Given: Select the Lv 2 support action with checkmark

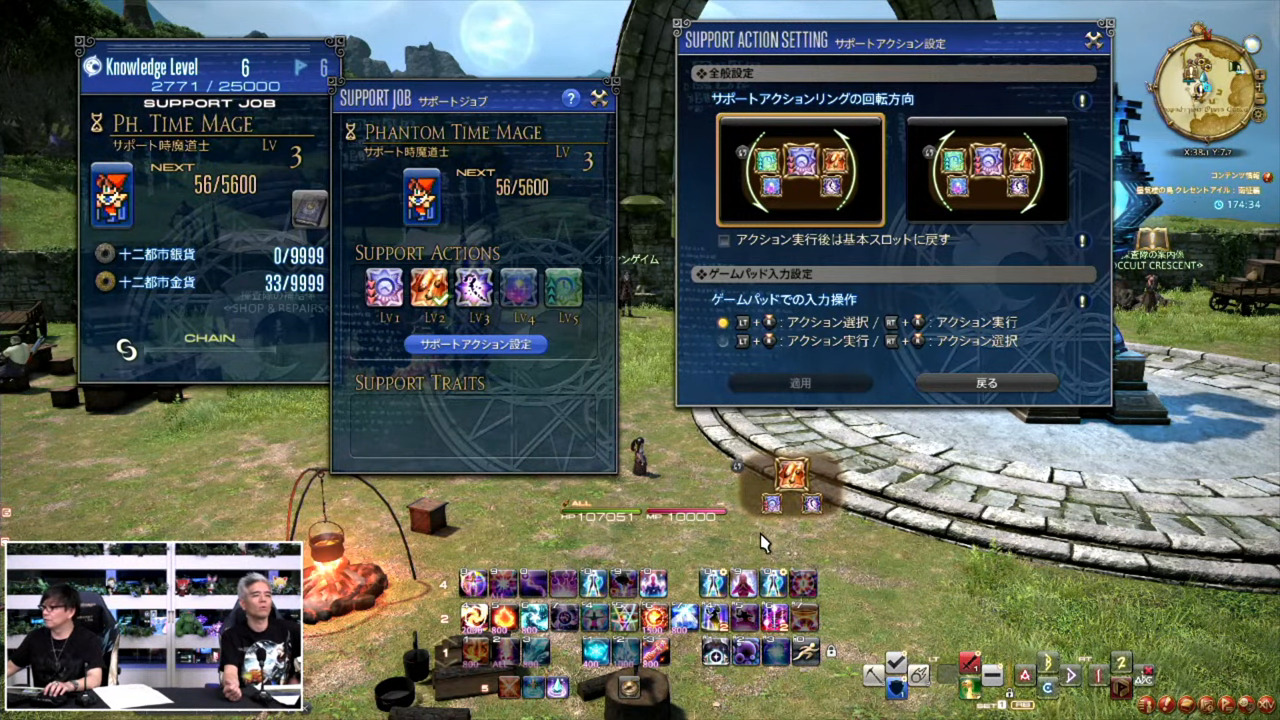Looking at the screenshot, I should pos(429,288).
